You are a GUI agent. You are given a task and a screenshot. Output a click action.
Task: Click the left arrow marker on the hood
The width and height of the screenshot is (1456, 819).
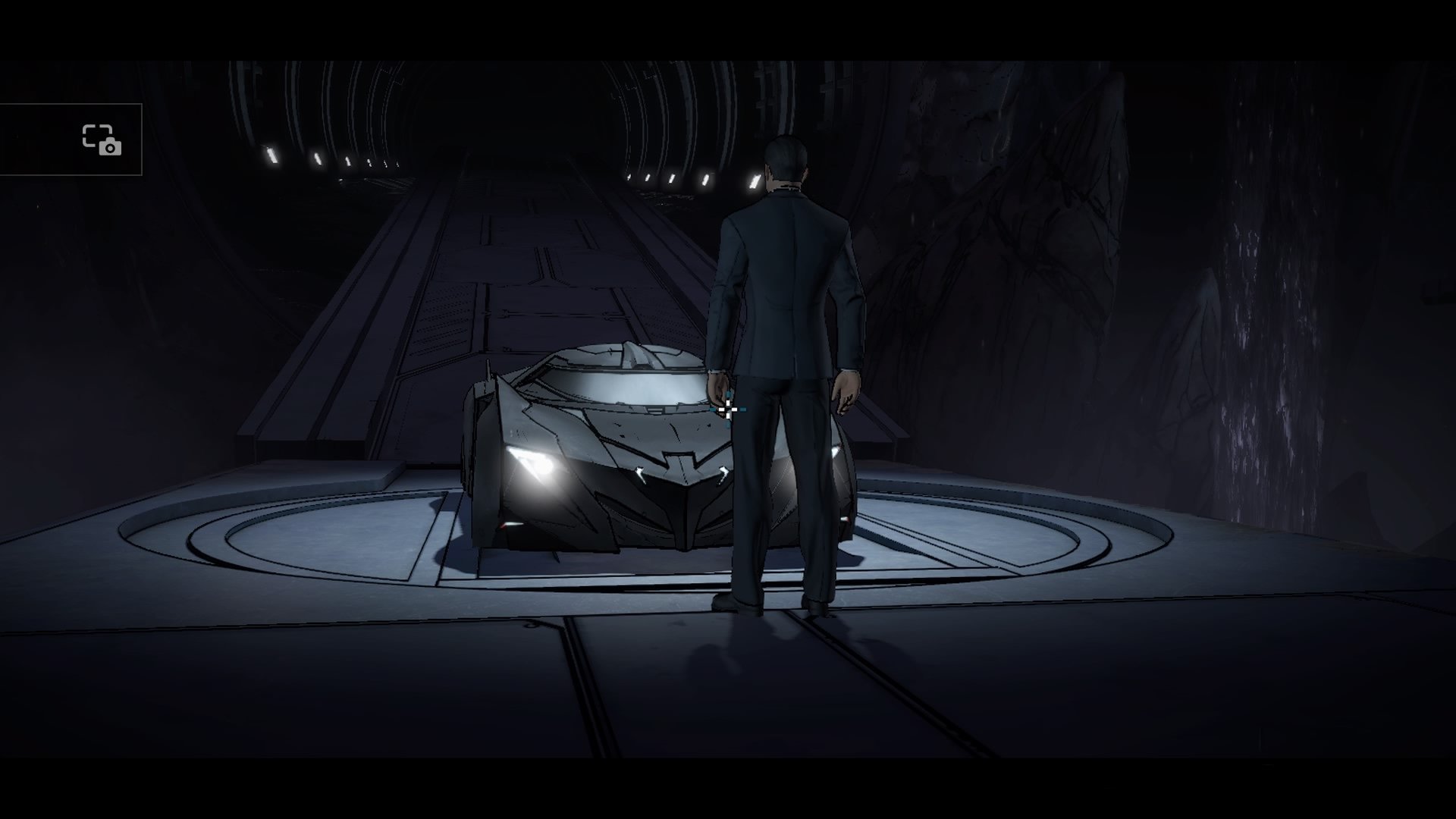tap(639, 475)
